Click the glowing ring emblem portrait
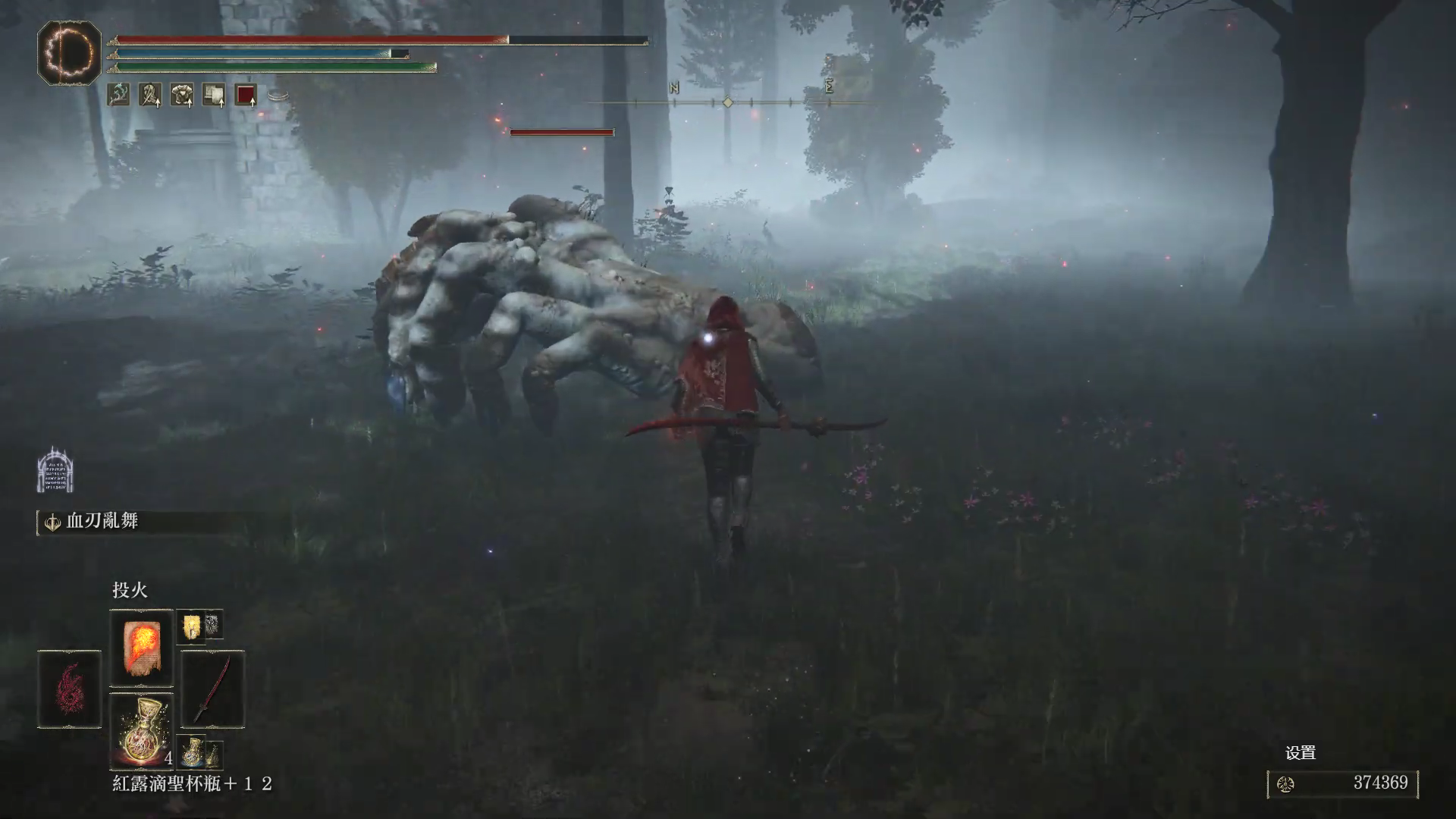The width and height of the screenshot is (1456, 819). click(69, 52)
